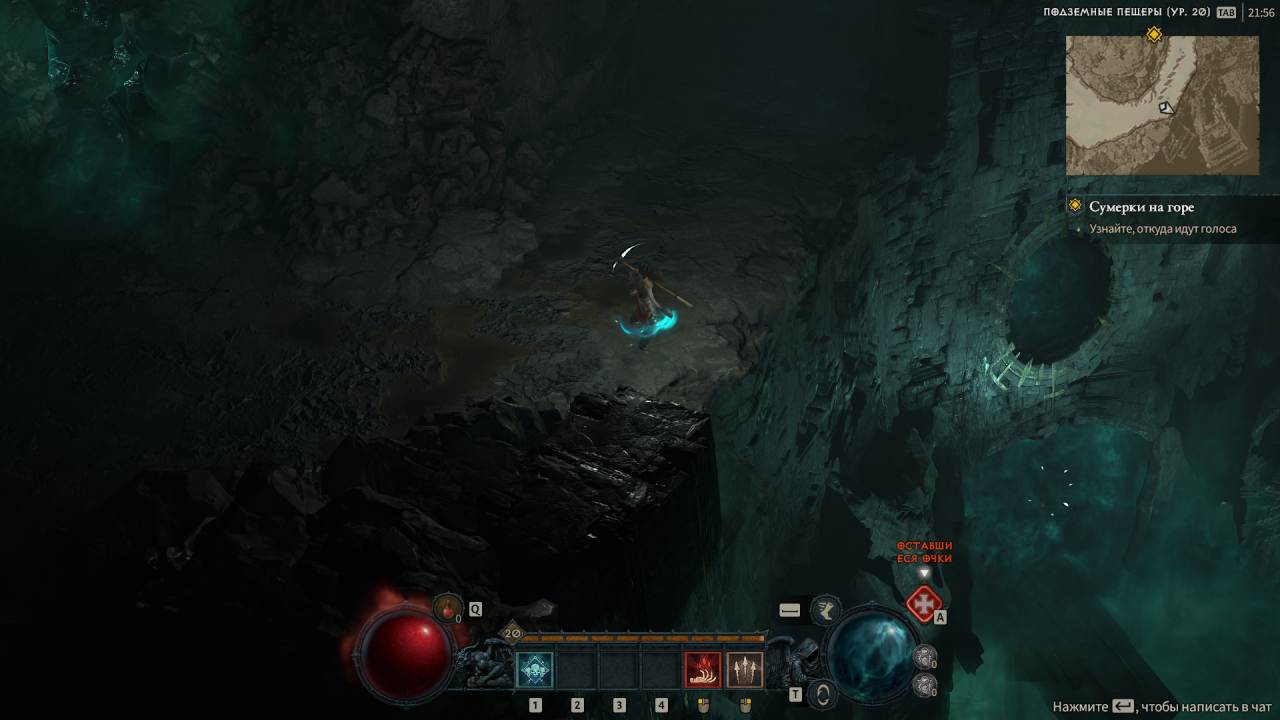This screenshot has height=720, width=1280.
Task: Click the circular arrows icon beside resource orb
Action: (x=822, y=693)
